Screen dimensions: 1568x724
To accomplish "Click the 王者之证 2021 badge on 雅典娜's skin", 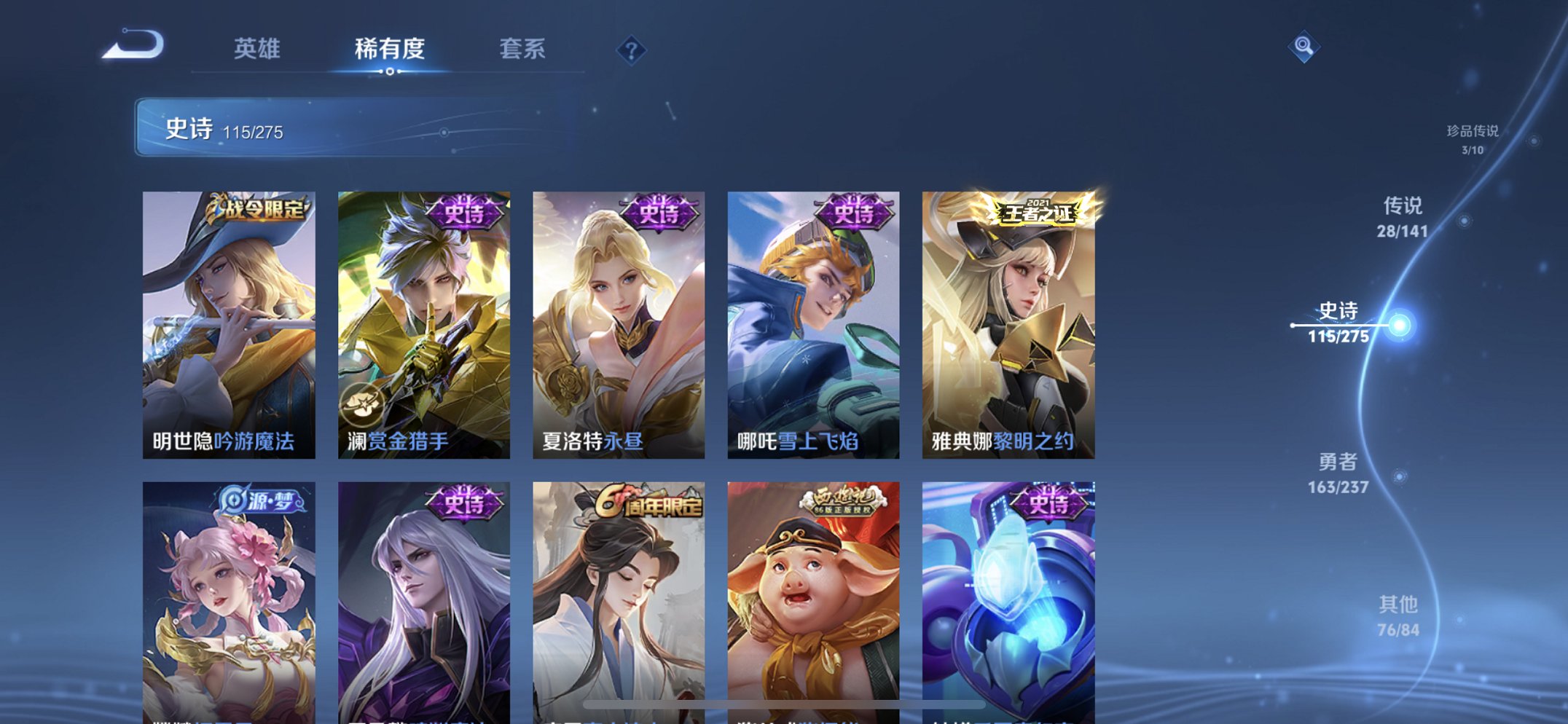I will 1037,214.
